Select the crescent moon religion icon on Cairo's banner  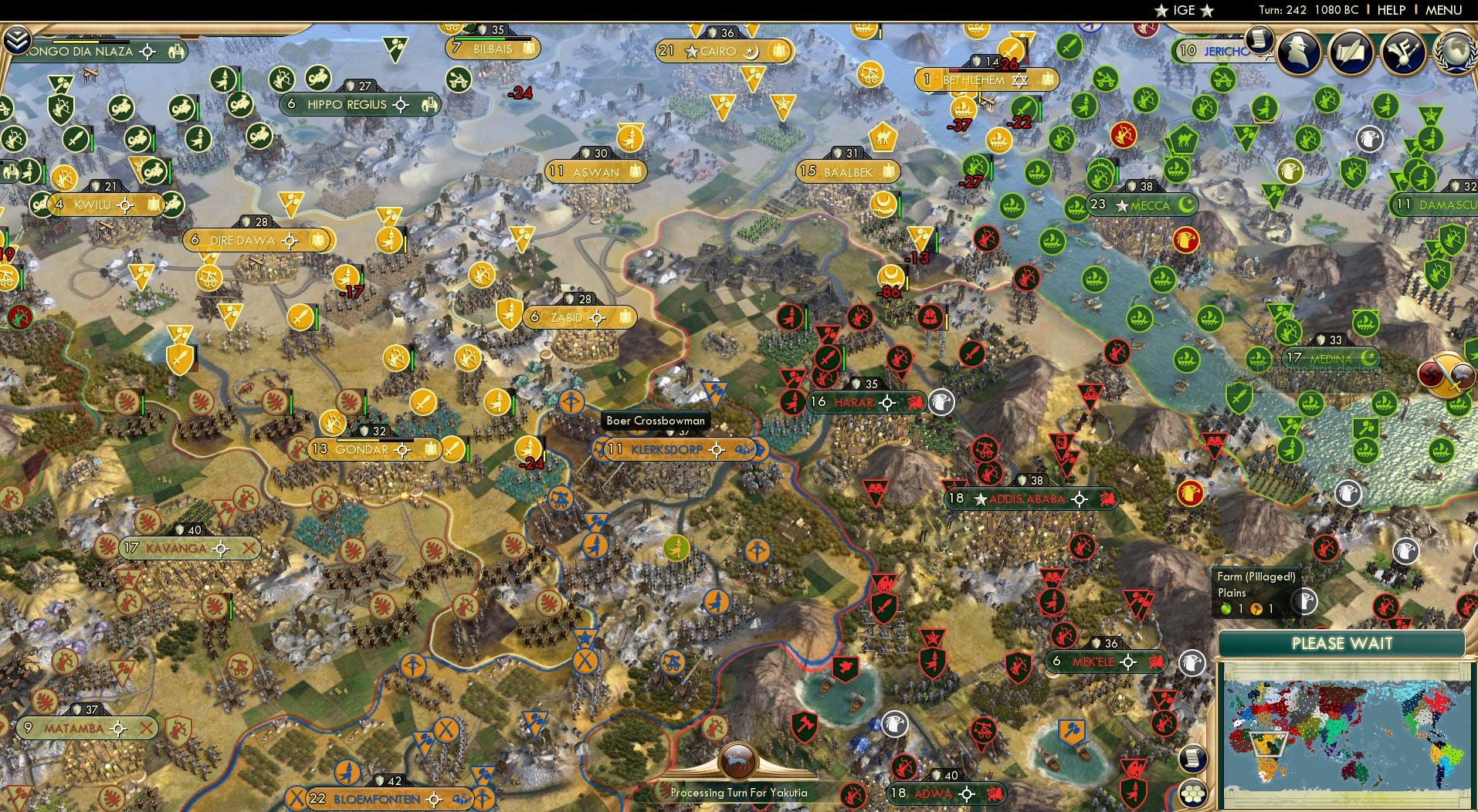pyautogui.click(x=750, y=51)
